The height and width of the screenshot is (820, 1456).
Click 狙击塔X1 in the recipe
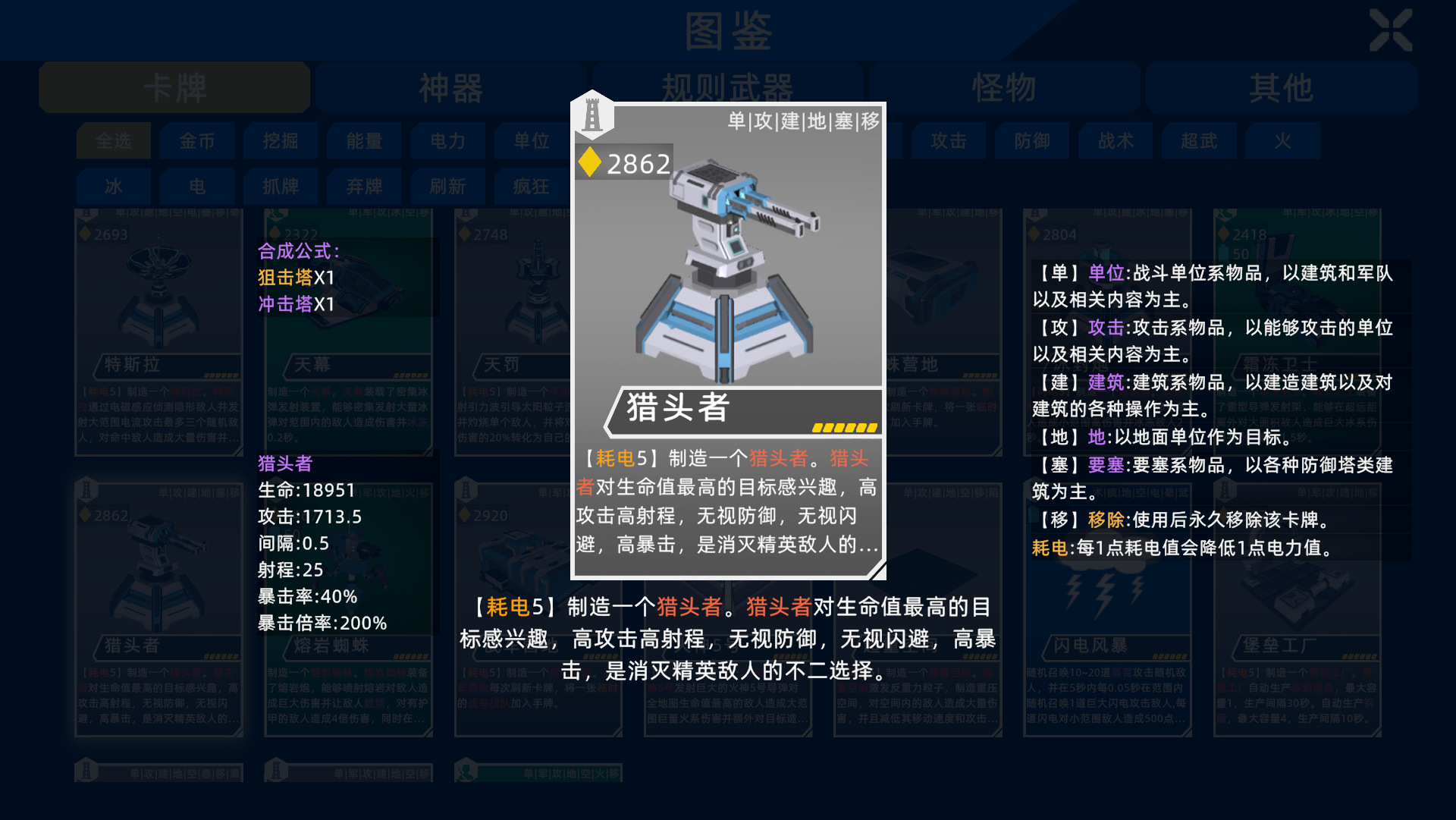point(294,278)
